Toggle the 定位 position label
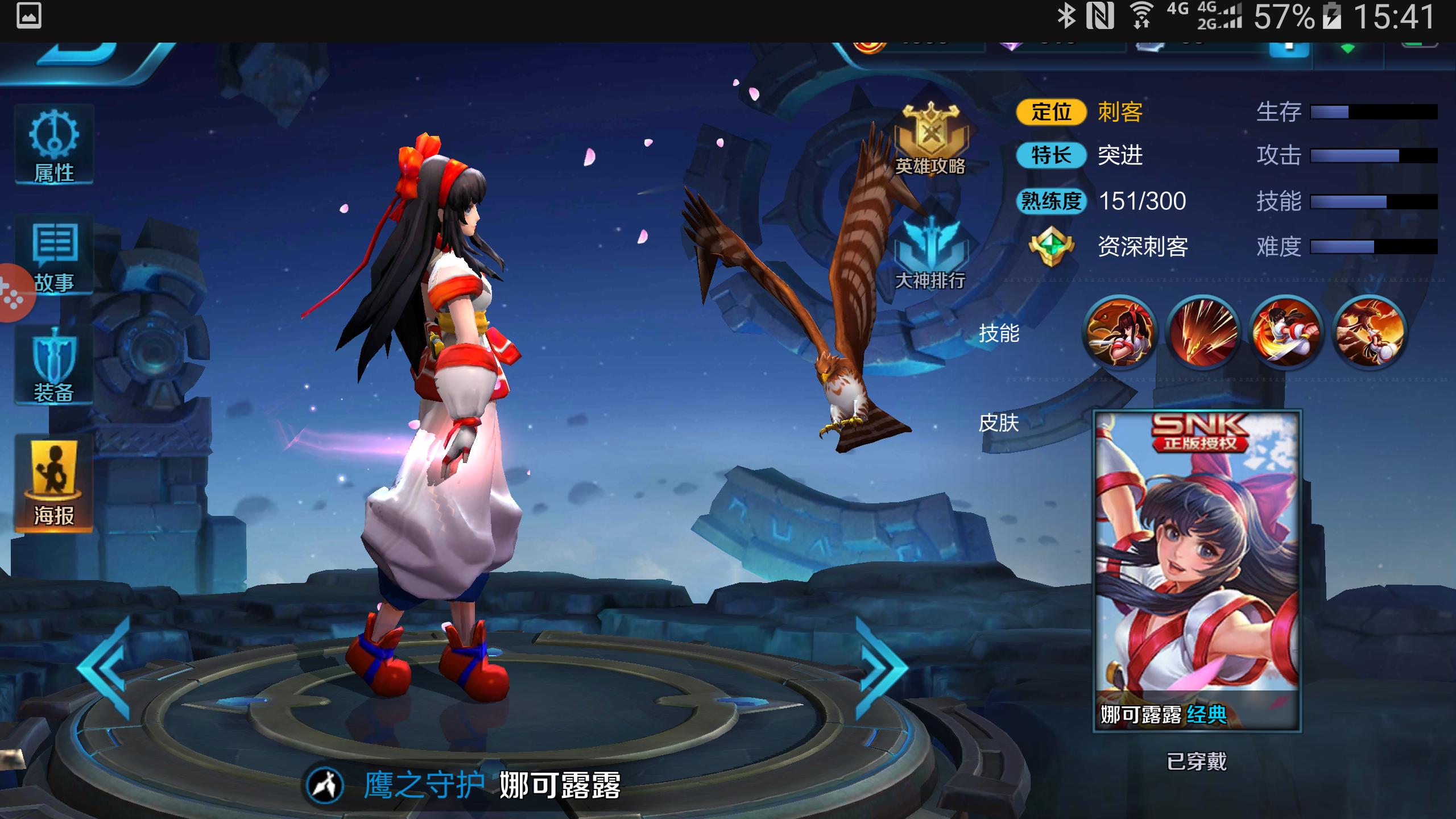The image size is (1456, 819). coord(1051,113)
